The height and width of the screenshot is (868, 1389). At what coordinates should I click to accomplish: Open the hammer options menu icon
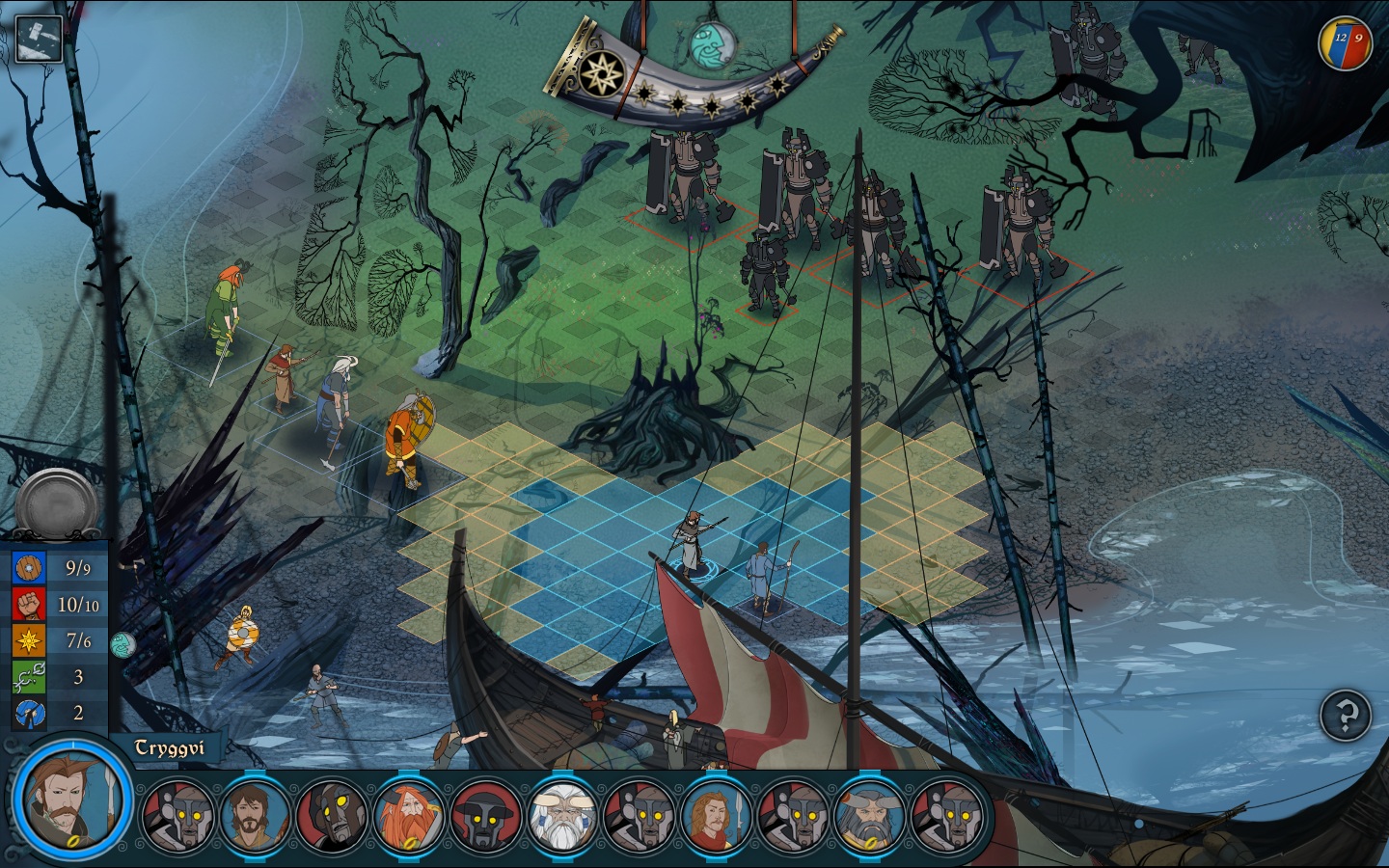(x=39, y=39)
